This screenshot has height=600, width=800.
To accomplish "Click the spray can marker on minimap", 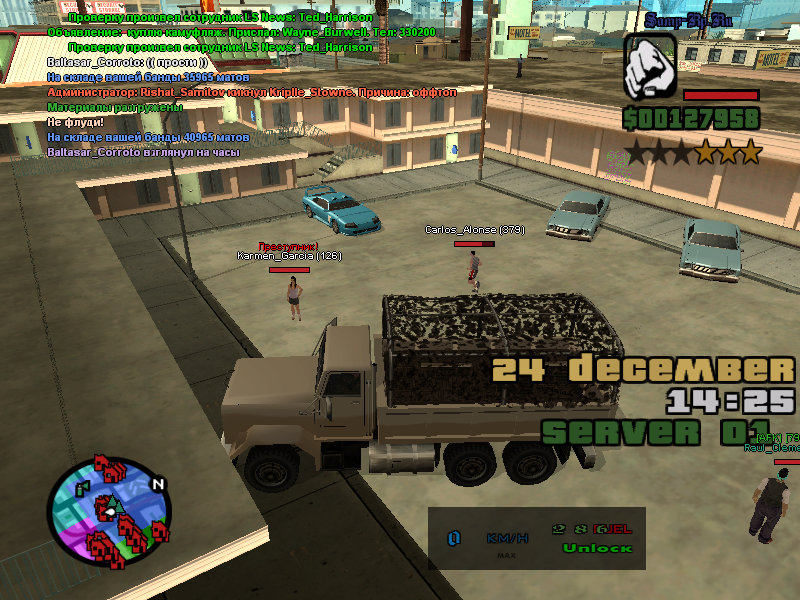I will pos(82,488).
